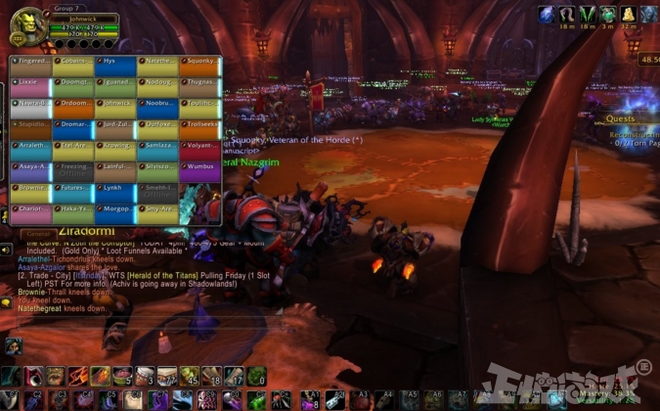Select Hys in the raid frames
The height and width of the screenshot is (411, 660).
(x=115, y=62)
